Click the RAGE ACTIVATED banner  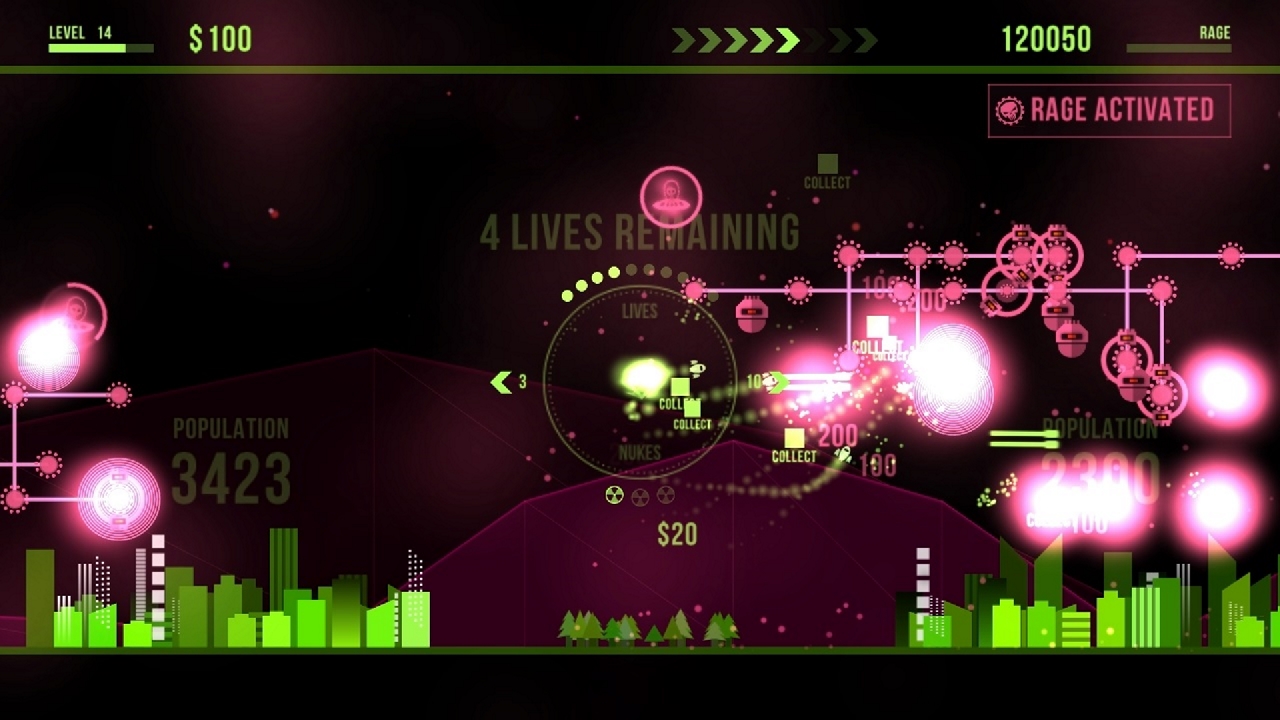pos(1110,110)
